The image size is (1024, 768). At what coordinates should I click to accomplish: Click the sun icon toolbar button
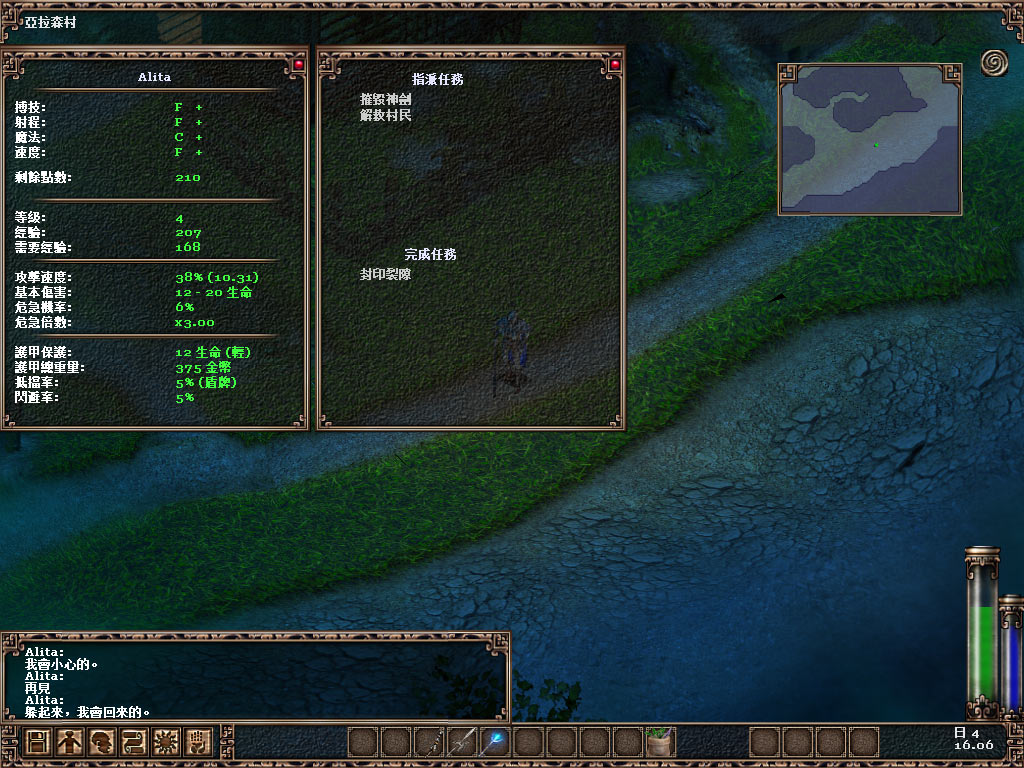[164, 742]
